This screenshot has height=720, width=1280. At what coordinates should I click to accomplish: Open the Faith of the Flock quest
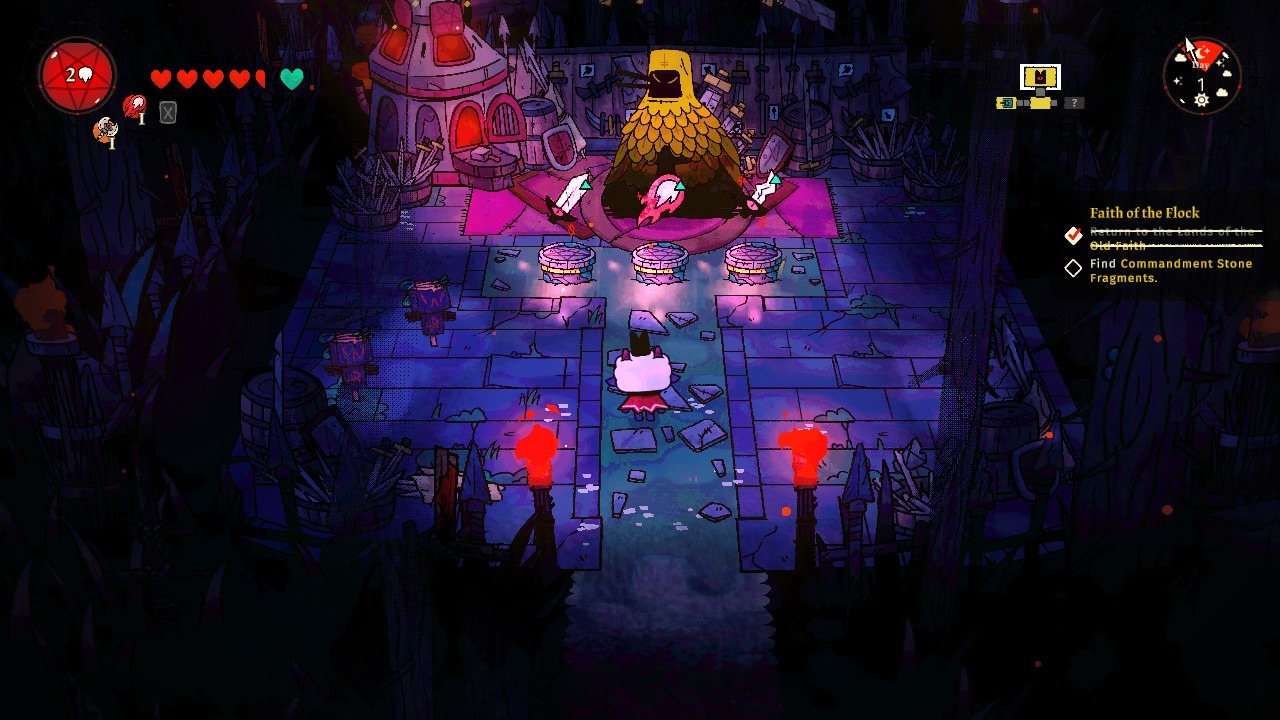[x=1144, y=213]
